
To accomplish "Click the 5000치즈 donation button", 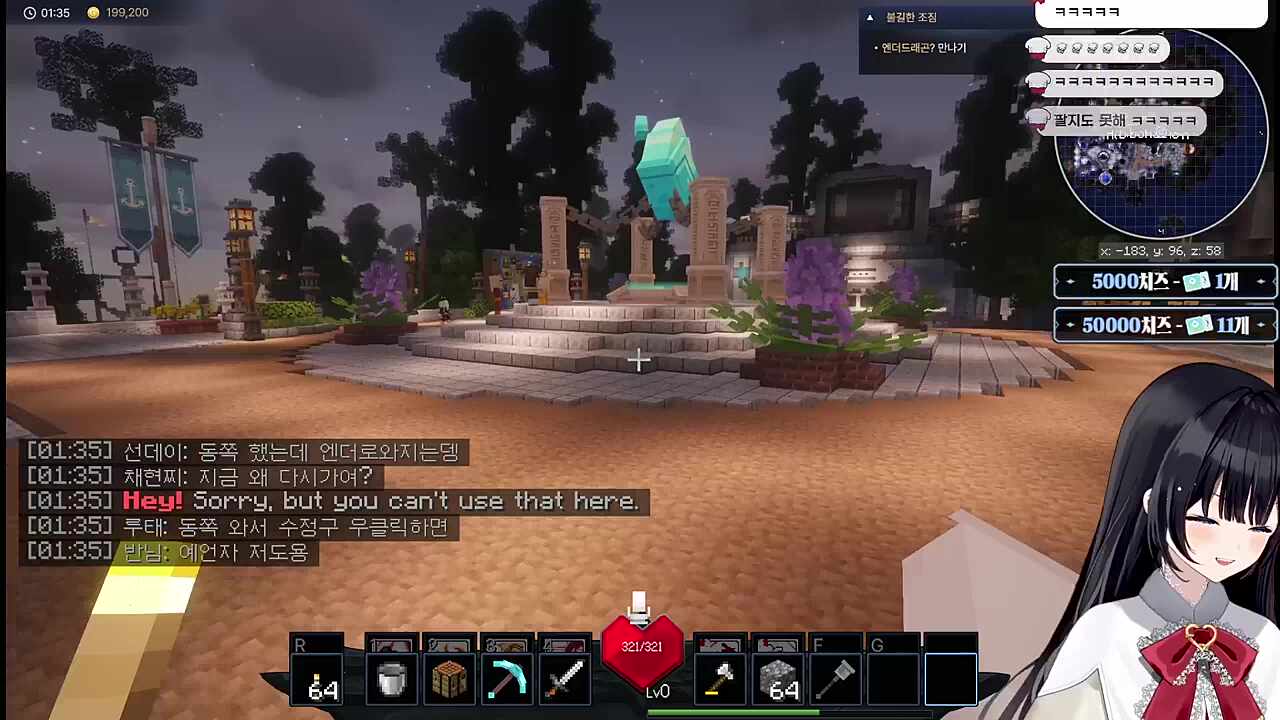I will pyautogui.click(x=1164, y=282).
